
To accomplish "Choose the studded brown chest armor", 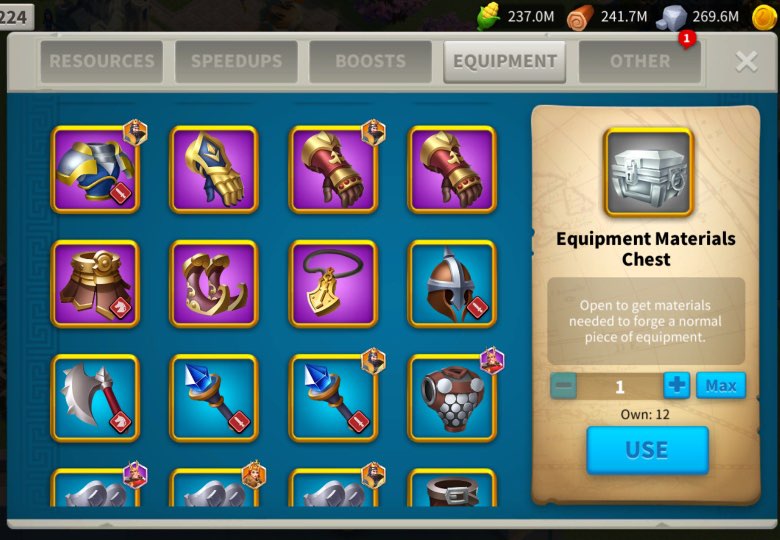I will [x=452, y=397].
